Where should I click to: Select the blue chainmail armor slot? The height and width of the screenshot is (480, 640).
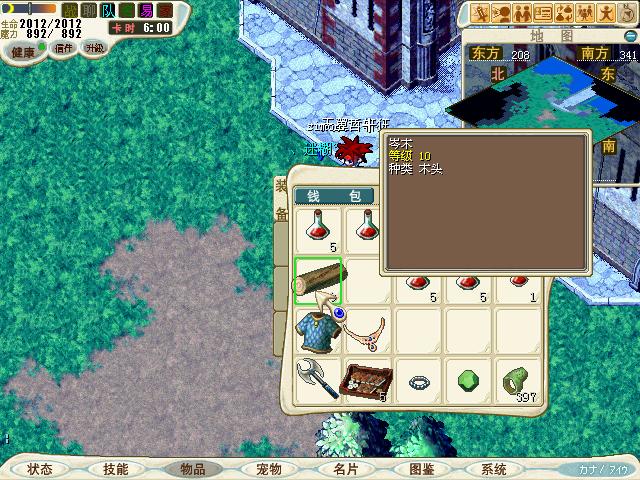319,331
